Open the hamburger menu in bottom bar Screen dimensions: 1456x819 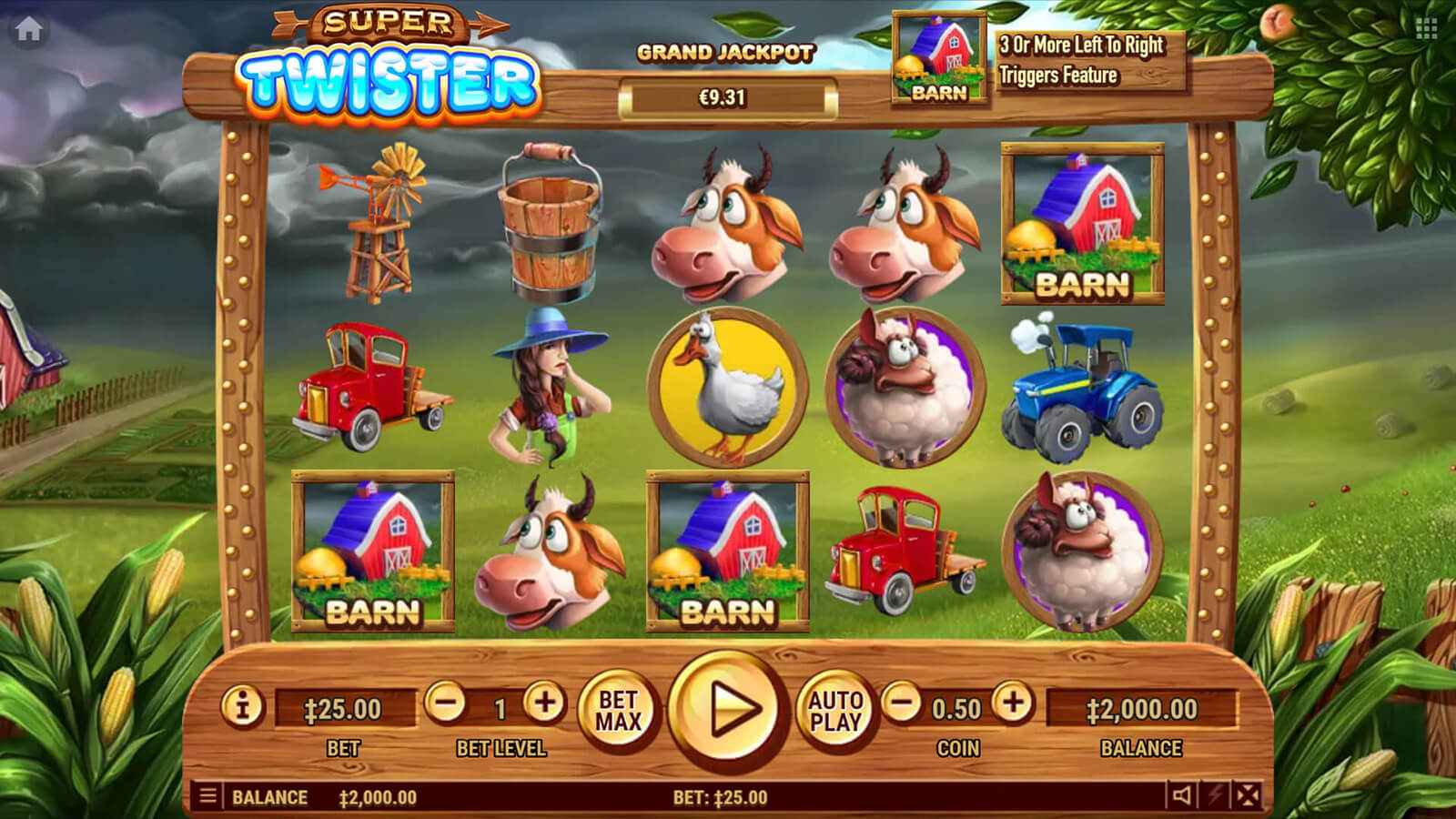pos(207,797)
